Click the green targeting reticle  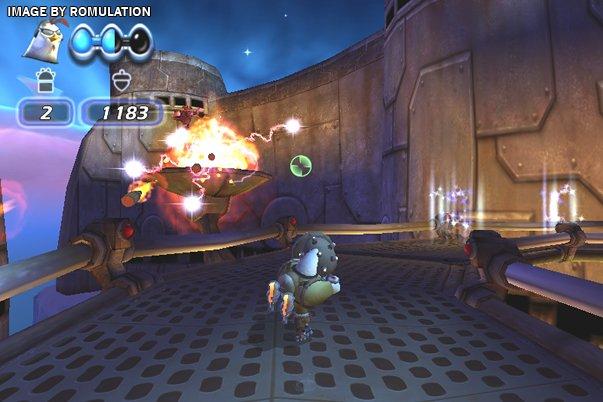click(301, 166)
